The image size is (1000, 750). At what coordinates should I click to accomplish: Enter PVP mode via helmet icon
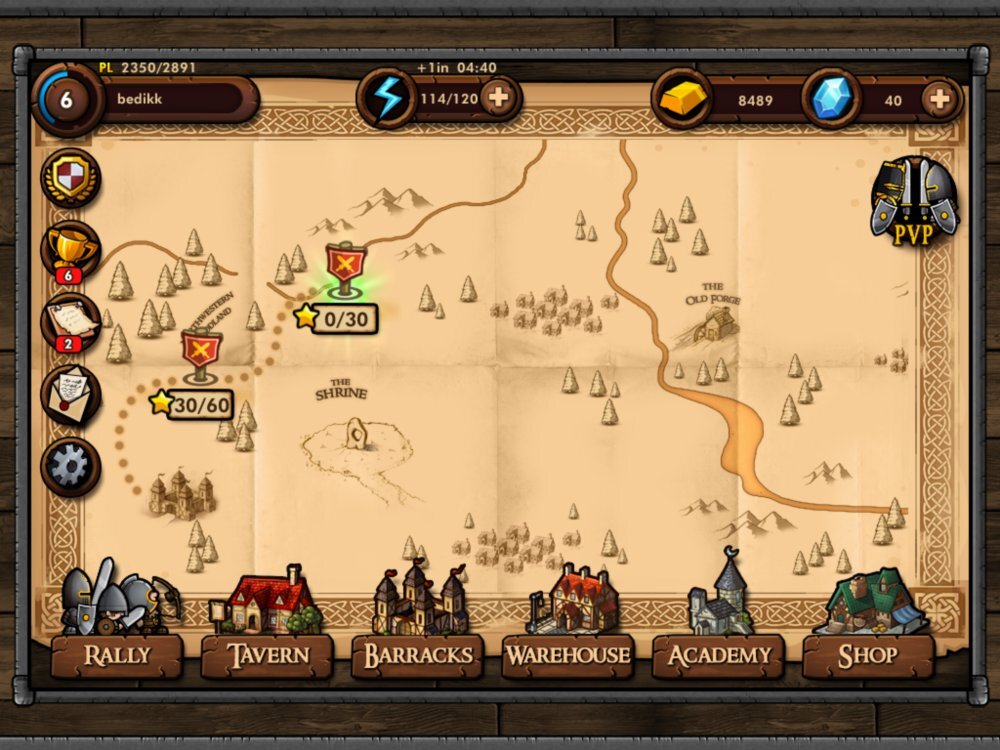pyautogui.click(x=913, y=202)
